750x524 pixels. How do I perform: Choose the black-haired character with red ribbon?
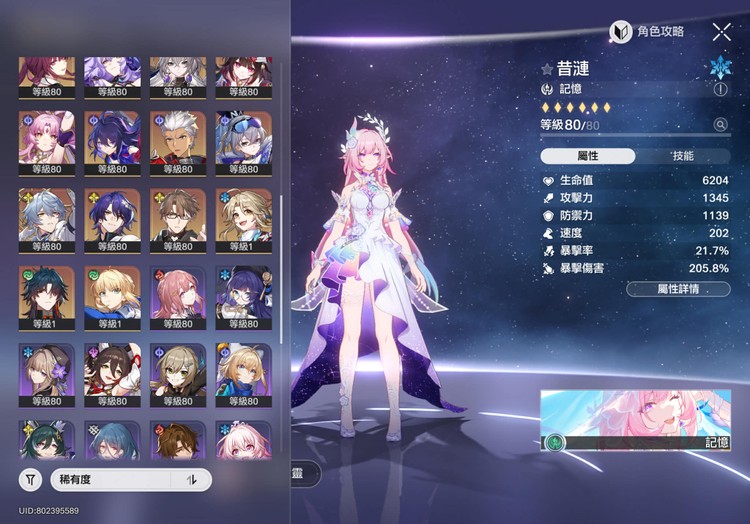pos(112,372)
